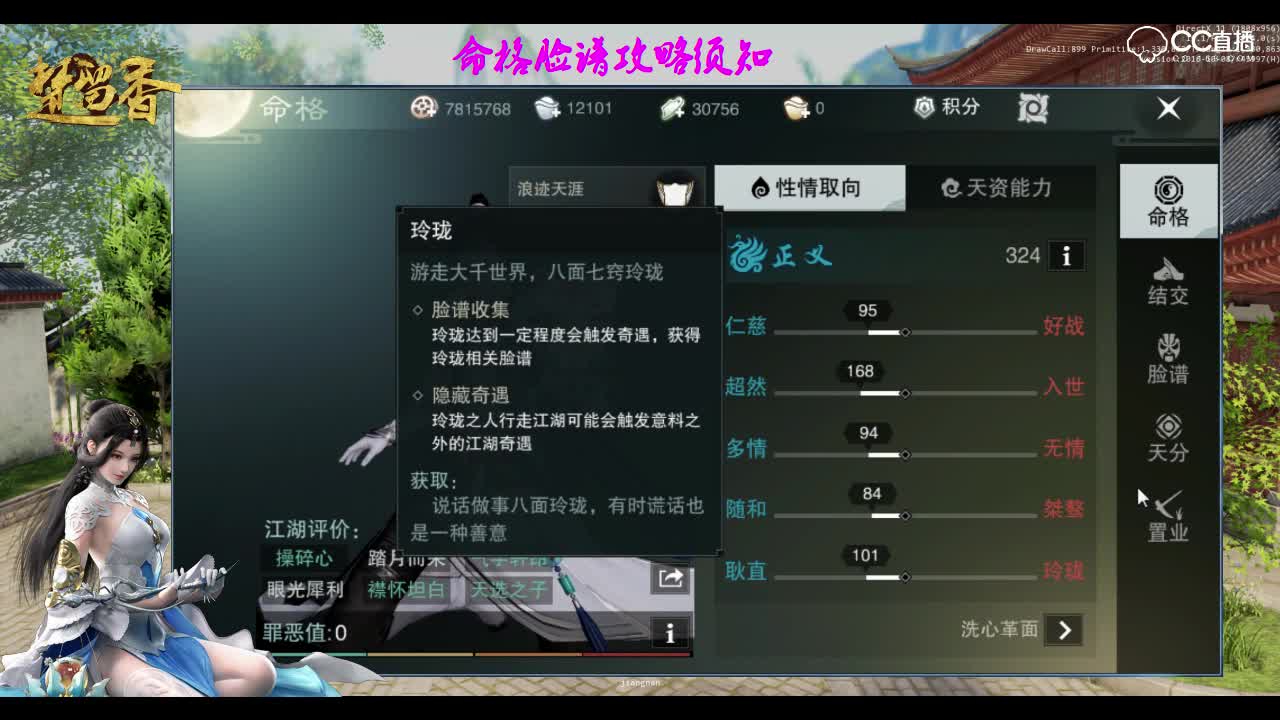1280x720 pixels.
Task: Open 洗心革面 with the arrow chevron
Action: pos(1063,631)
